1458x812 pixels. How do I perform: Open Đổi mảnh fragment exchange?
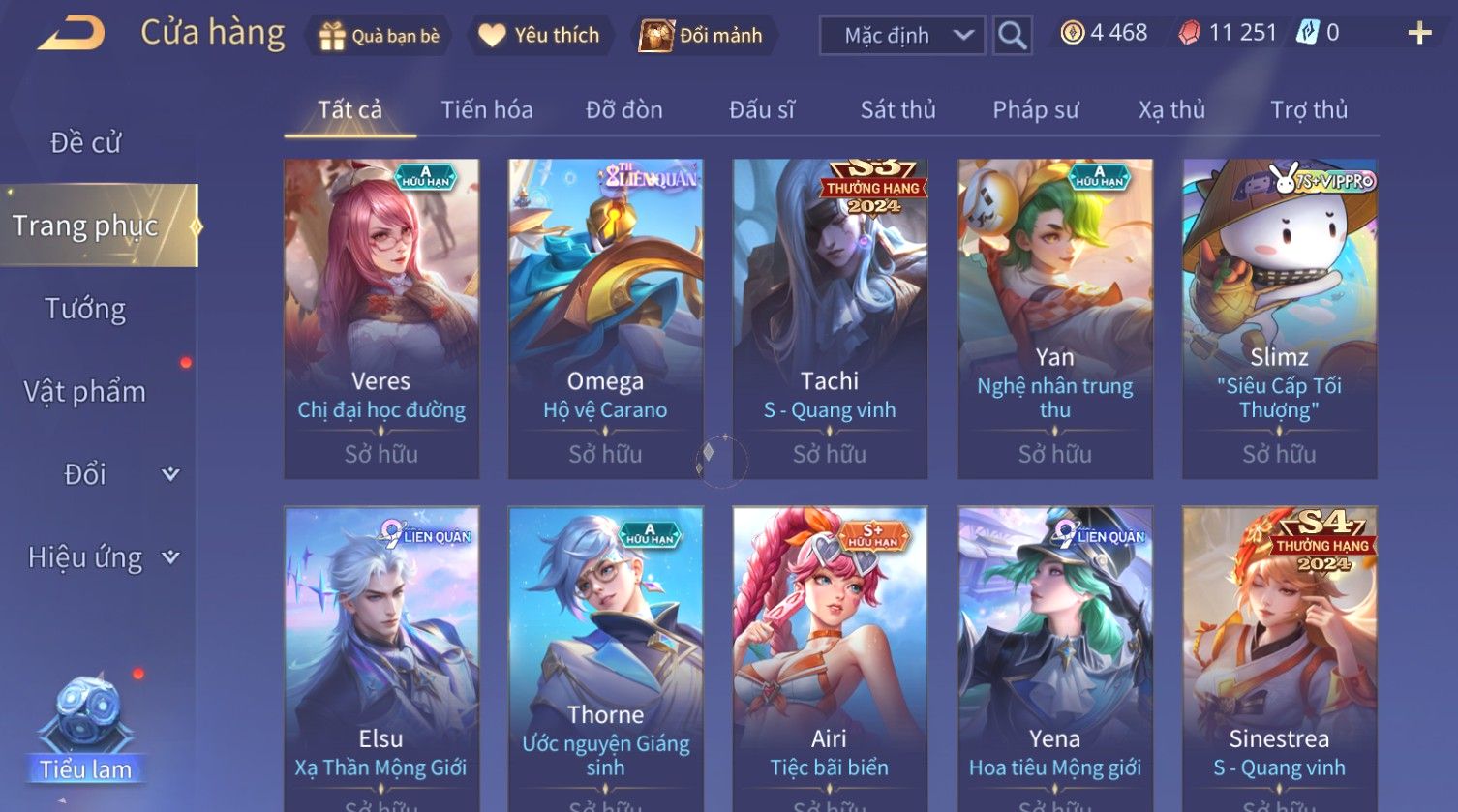[702, 36]
